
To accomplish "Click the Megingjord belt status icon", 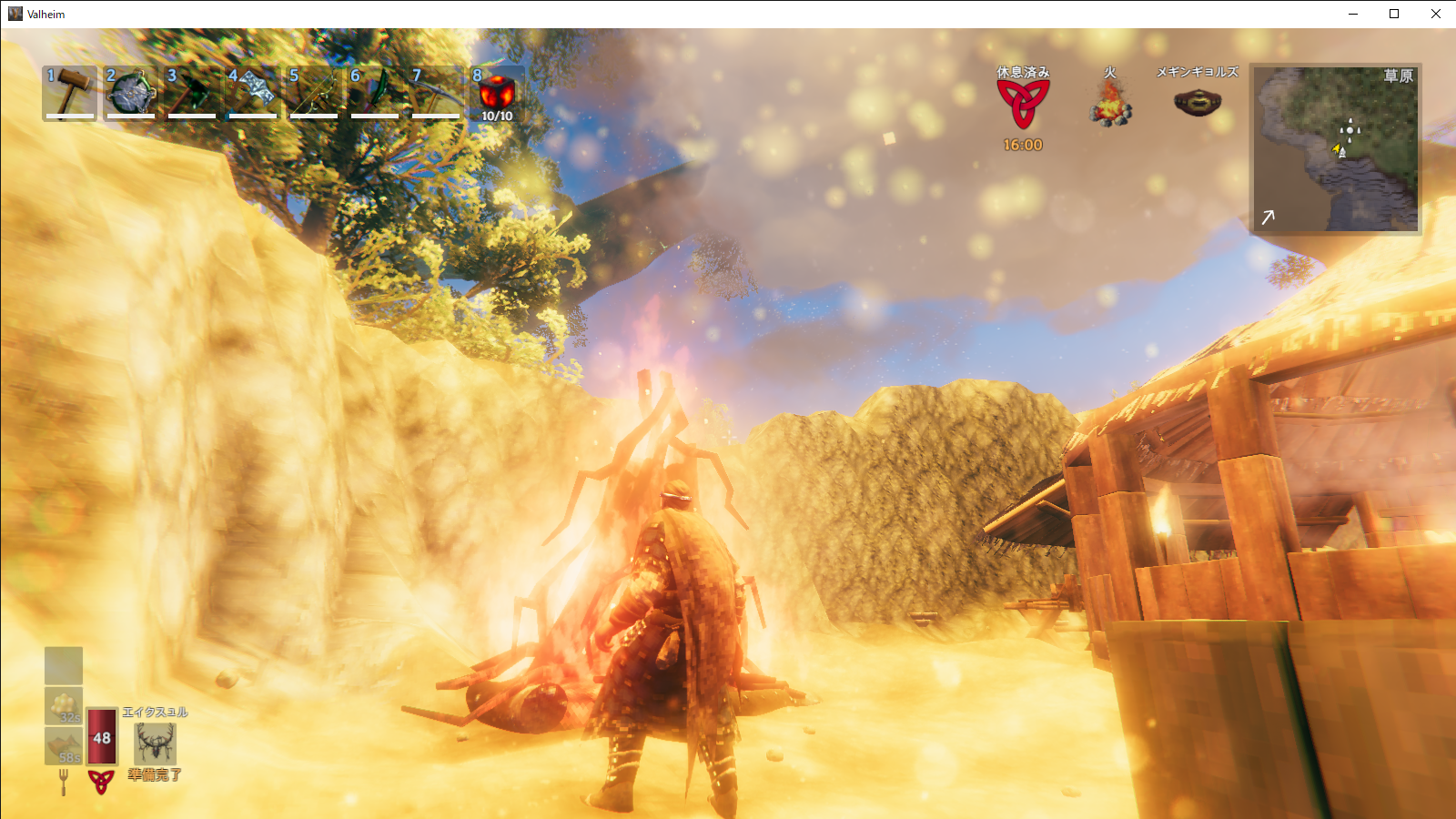I will point(1197,103).
